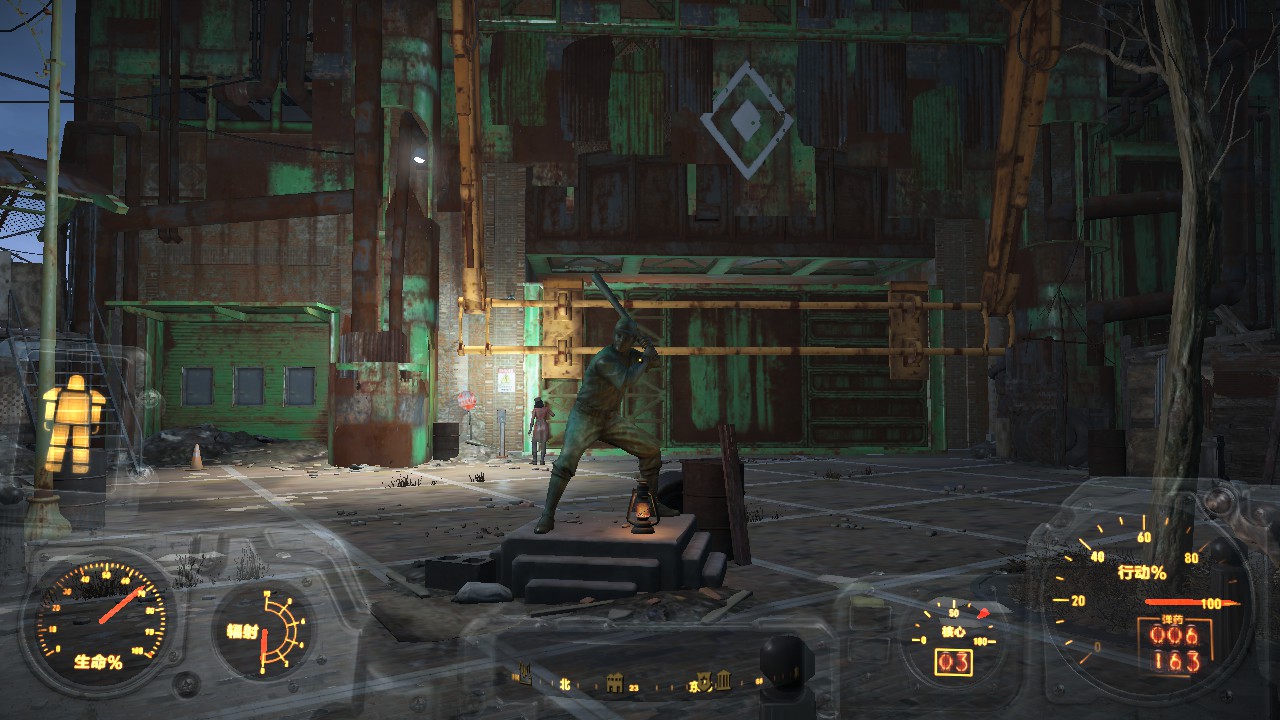Select the twin-roofed building marker on the compass
The height and width of the screenshot is (720, 1280).
(x=614, y=684)
